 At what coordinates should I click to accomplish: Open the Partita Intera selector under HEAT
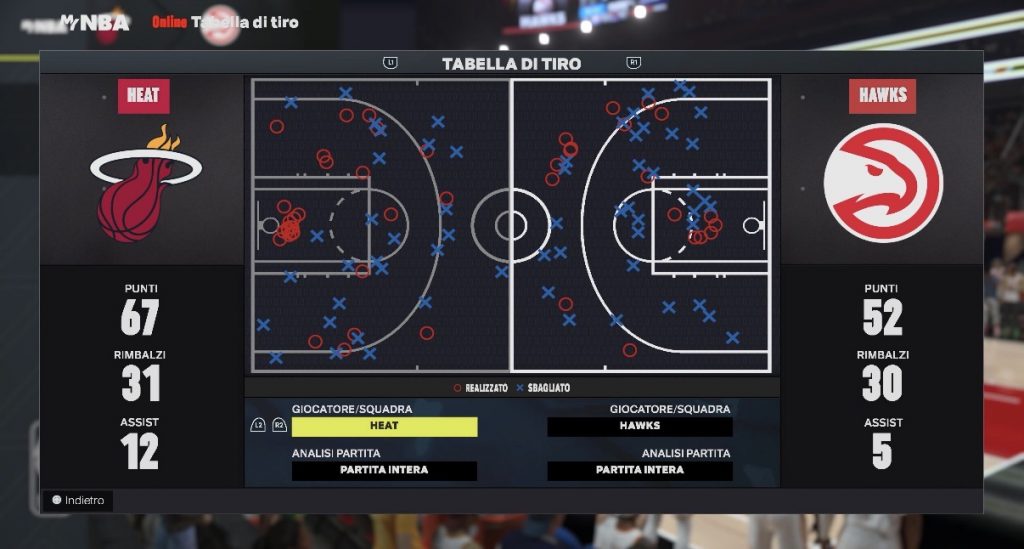[x=384, y=470]
